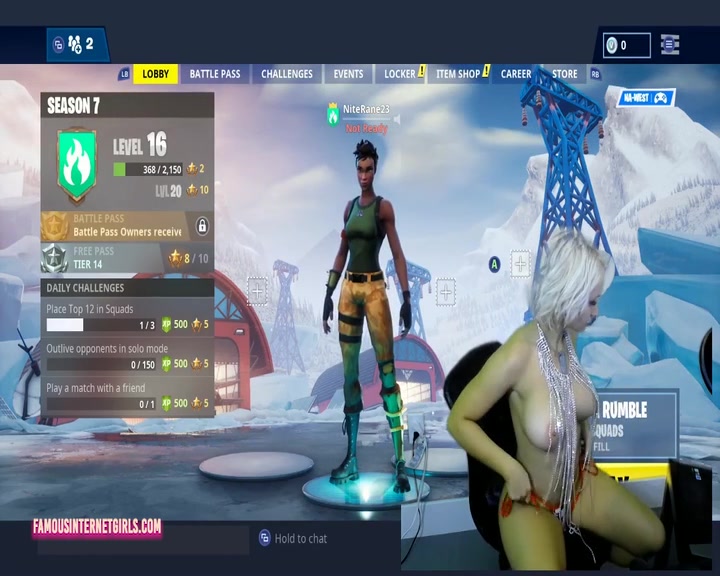
Task: Open the Locker tab
Action: (400, 74)
